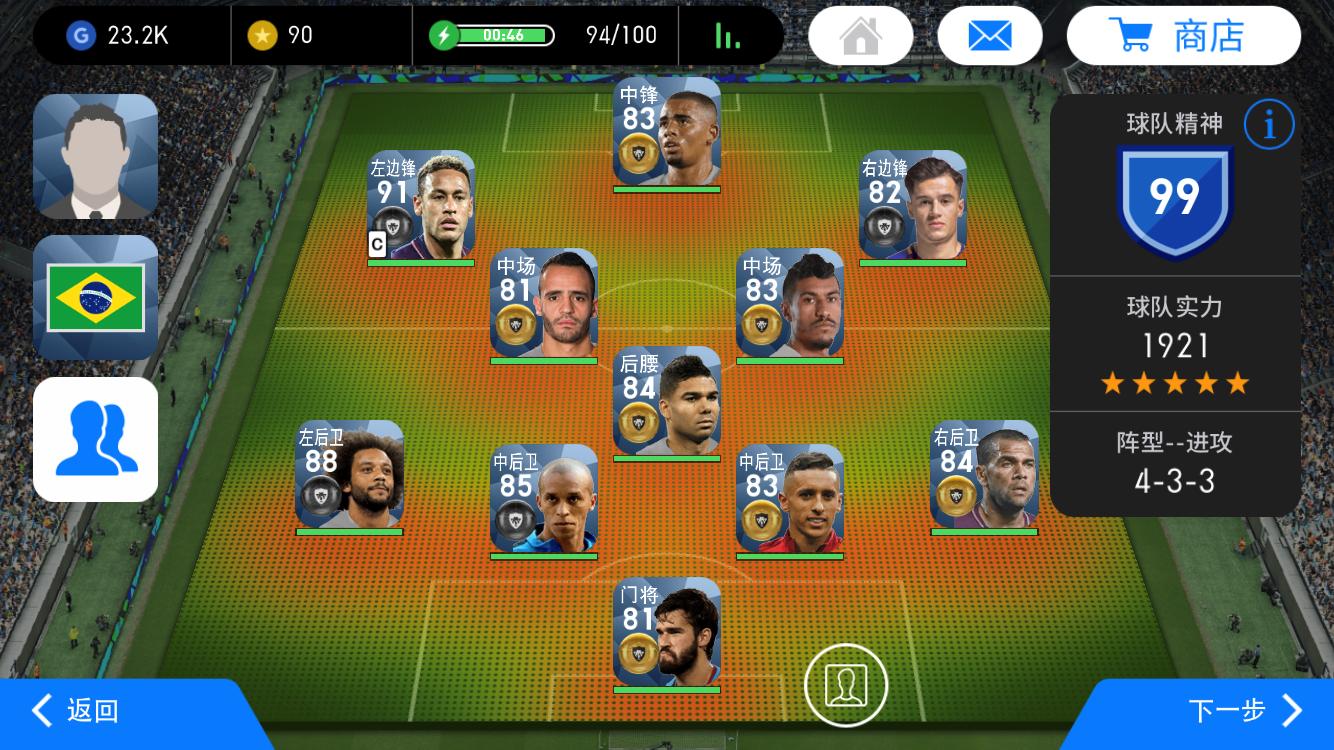Open the manager profile silhouette
This screenshot has height=750, width=1334.
(96, 156)
